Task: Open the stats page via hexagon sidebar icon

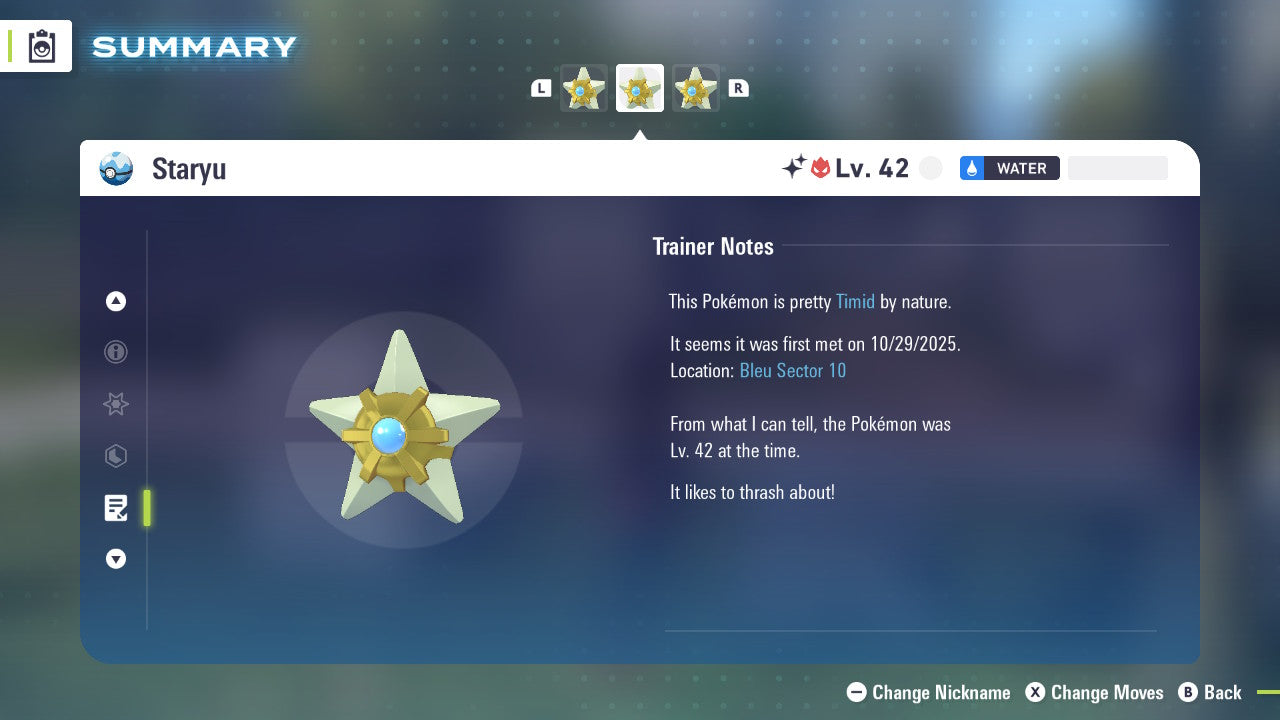Action: 116,456
